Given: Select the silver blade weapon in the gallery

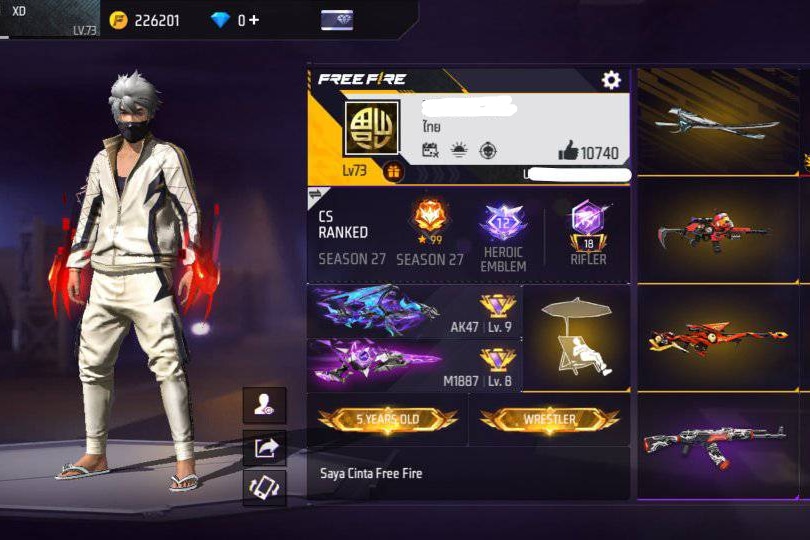Looking at the screenshot, I should pyautogui.click(x=716, y=123).
